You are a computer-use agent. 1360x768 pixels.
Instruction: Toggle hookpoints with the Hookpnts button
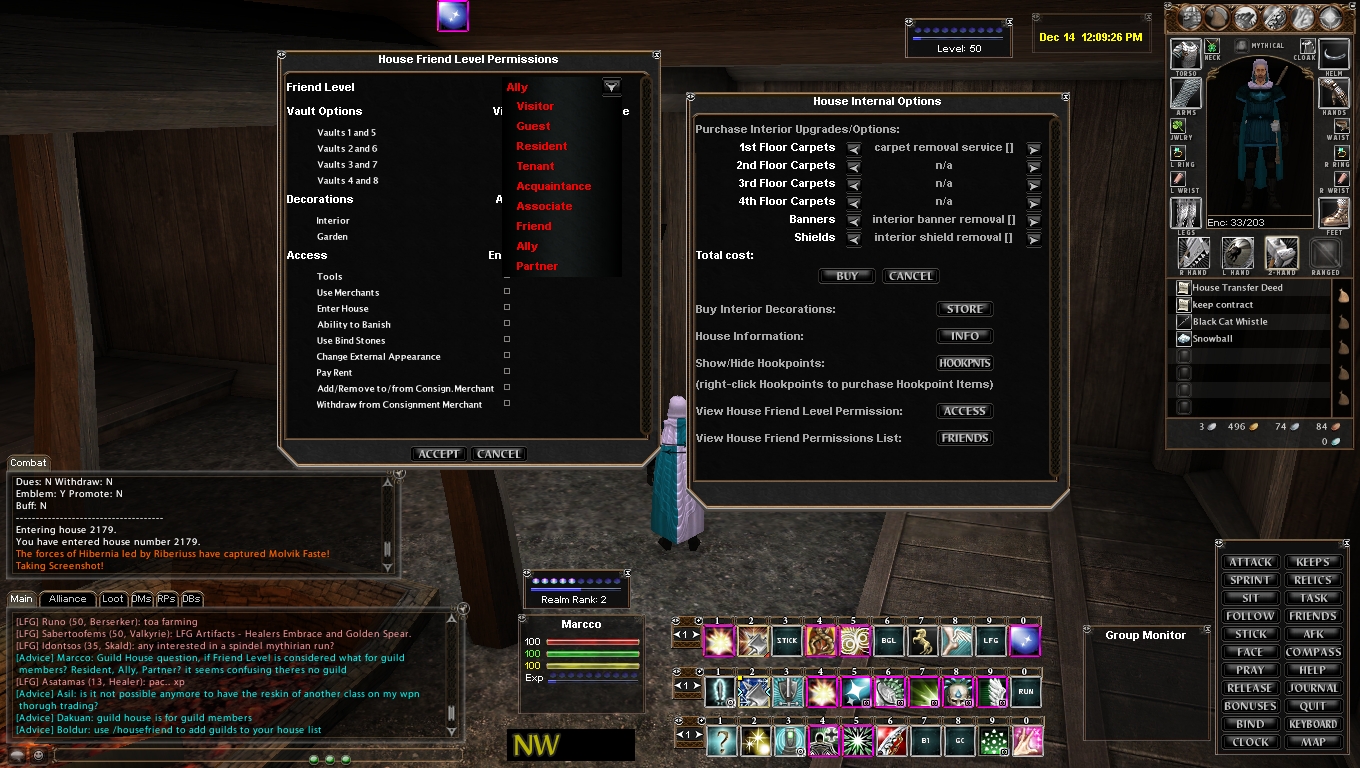point(965,363)
